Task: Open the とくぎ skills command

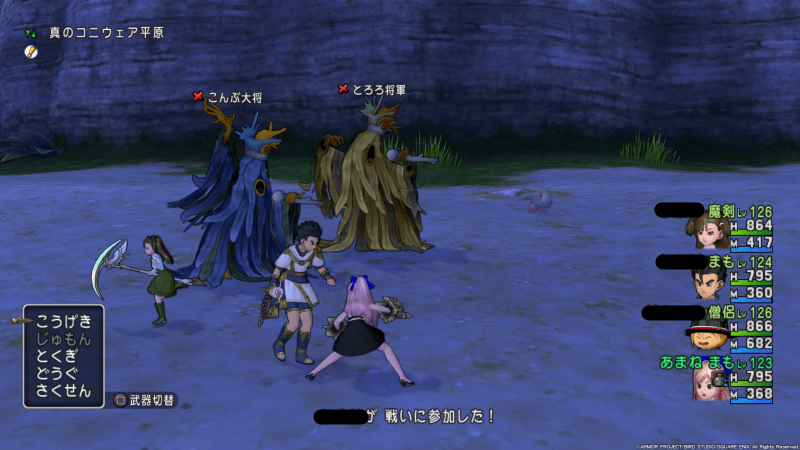Action: tap(64, 356)
